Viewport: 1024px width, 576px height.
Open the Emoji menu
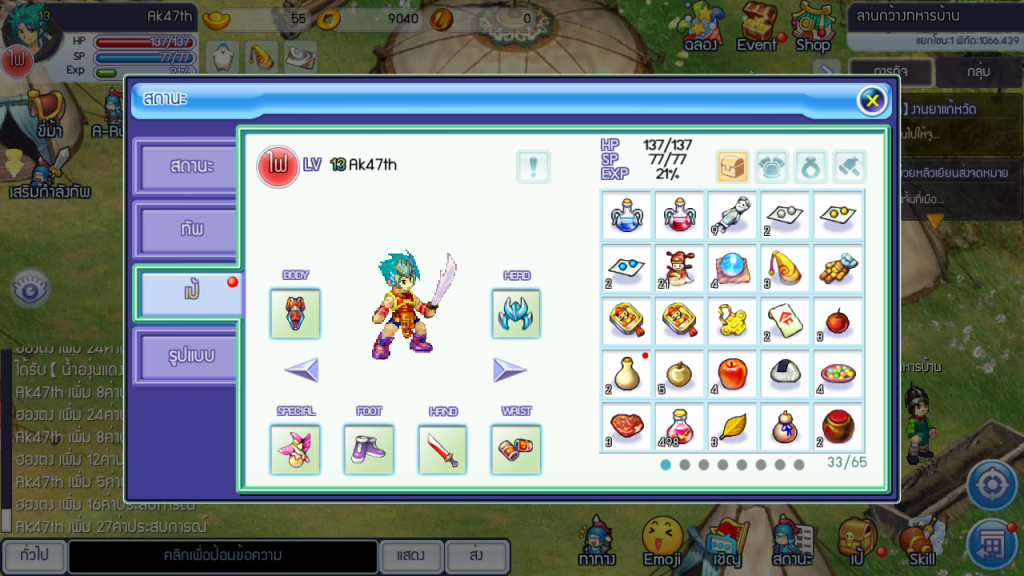tap(662, 541)
